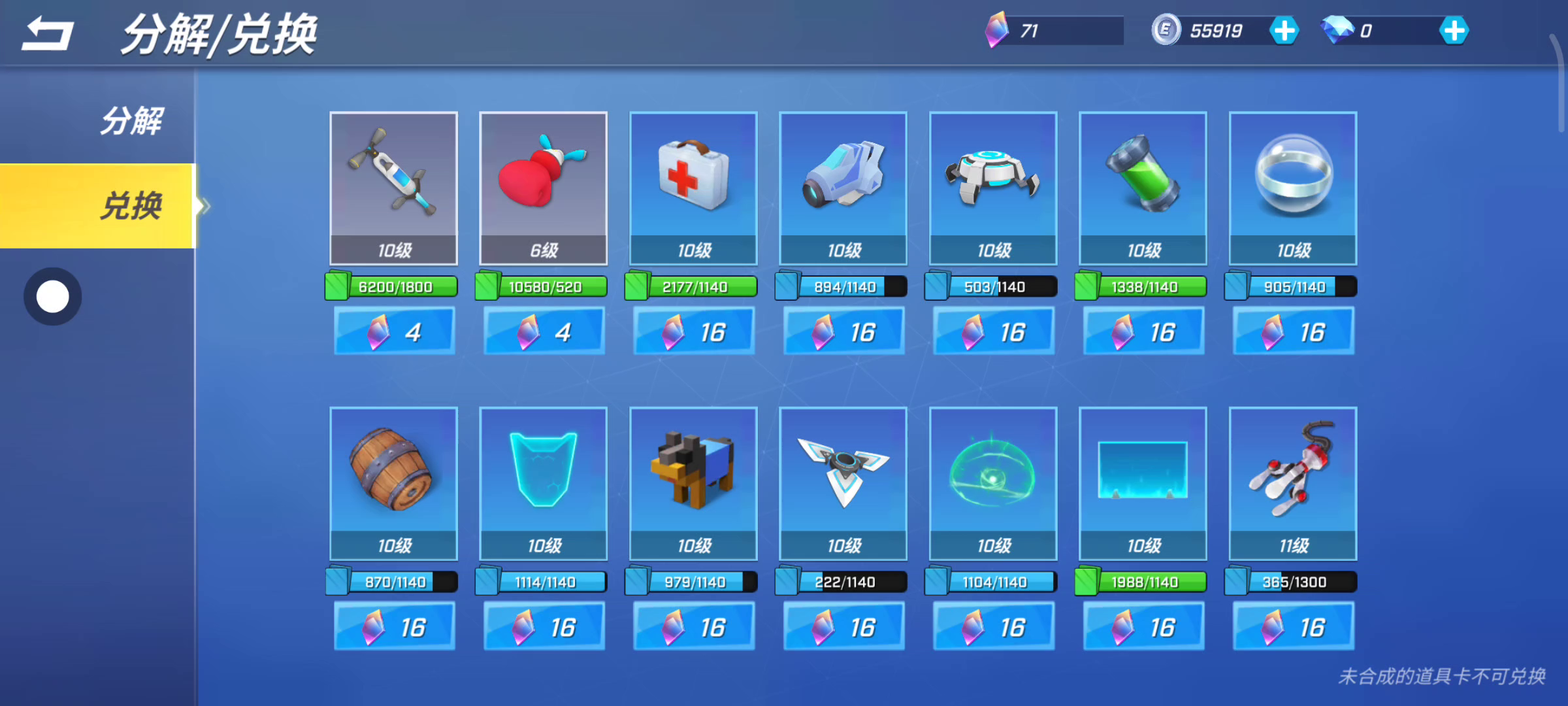The image size is (1568, 706).
Task: Select the cyan cat shield card
Action: pos(543,483)
